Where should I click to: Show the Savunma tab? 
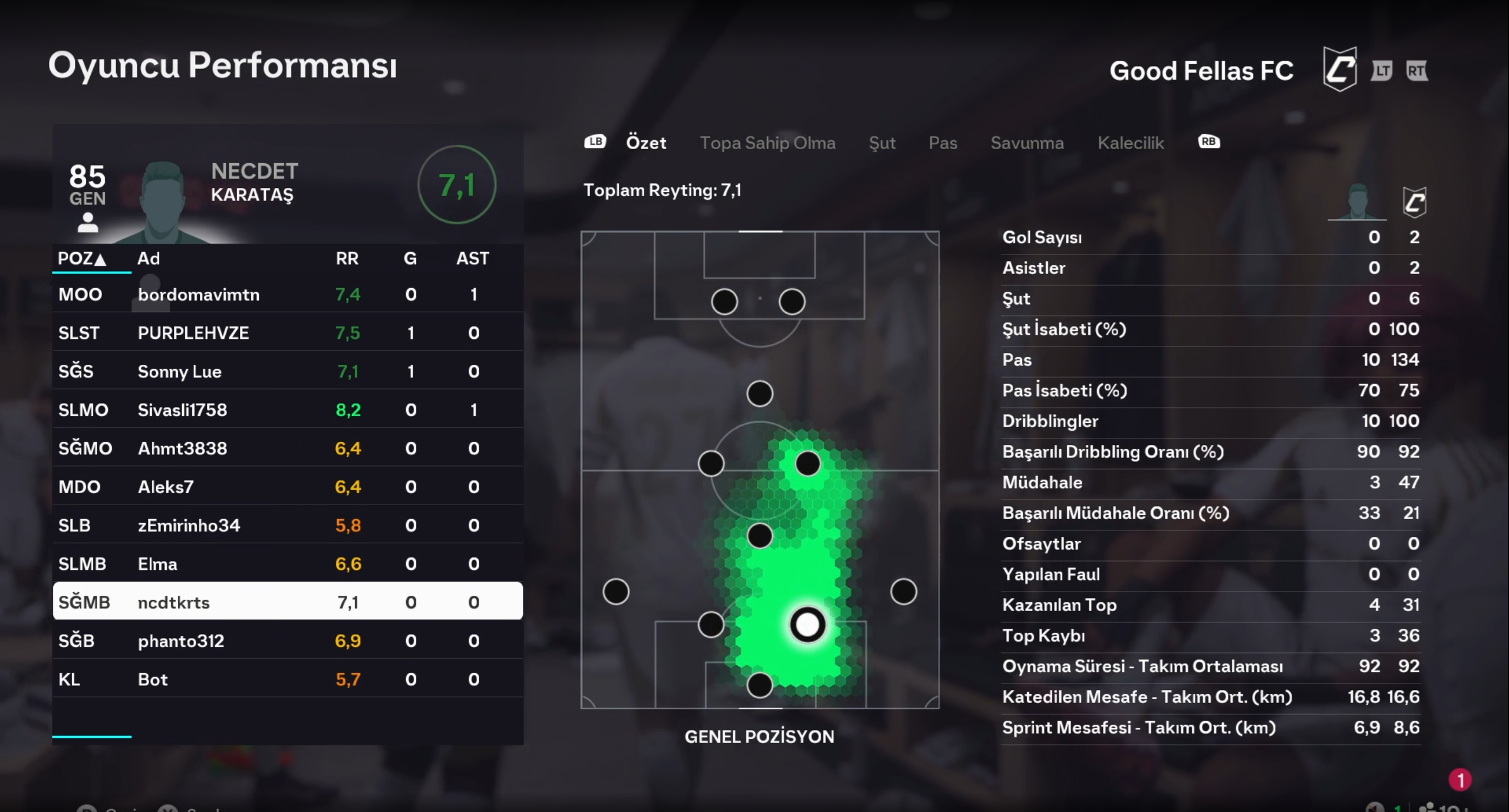(x=1027, y=143)
